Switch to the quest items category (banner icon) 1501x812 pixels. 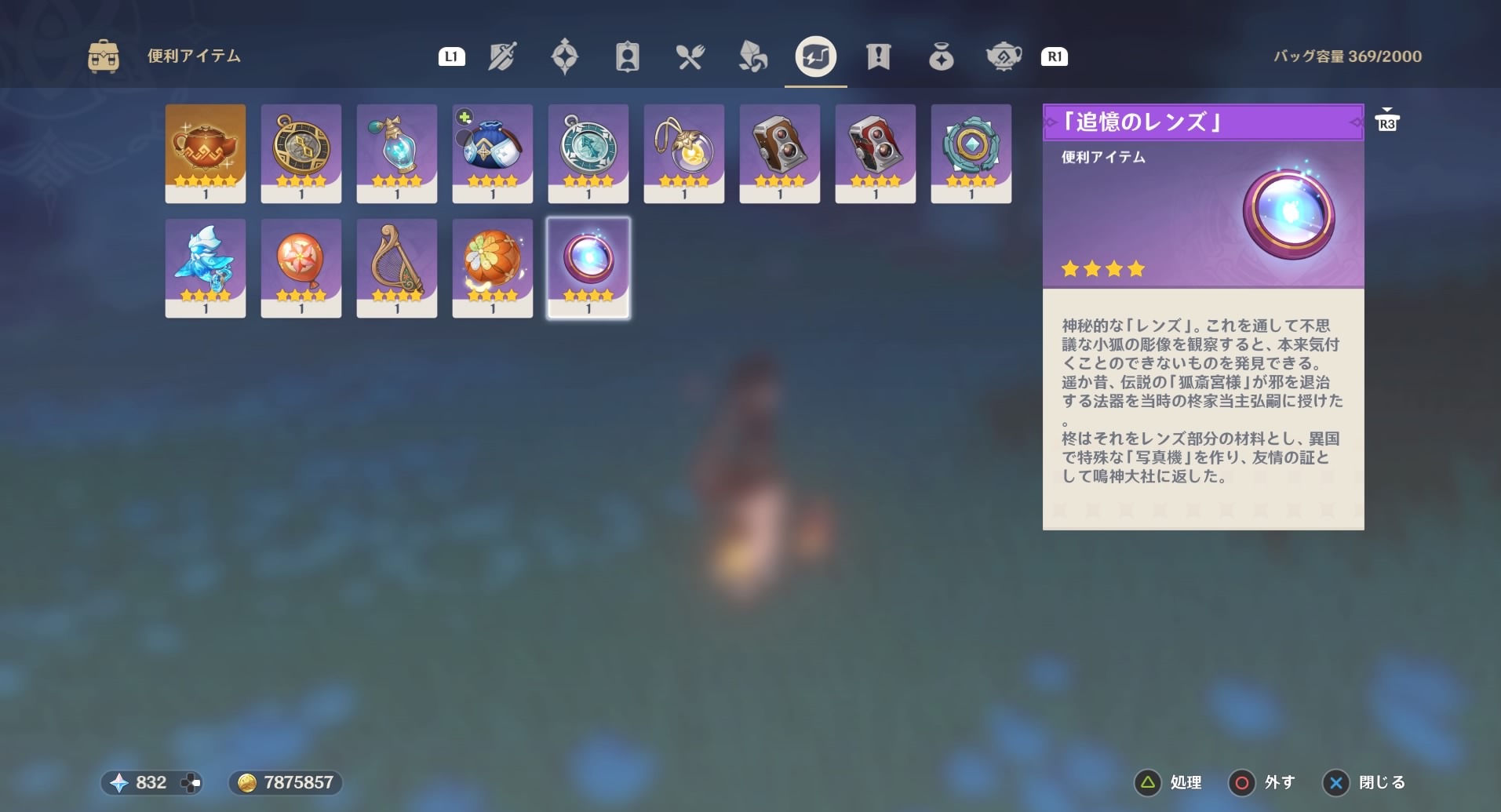(878, 56)
